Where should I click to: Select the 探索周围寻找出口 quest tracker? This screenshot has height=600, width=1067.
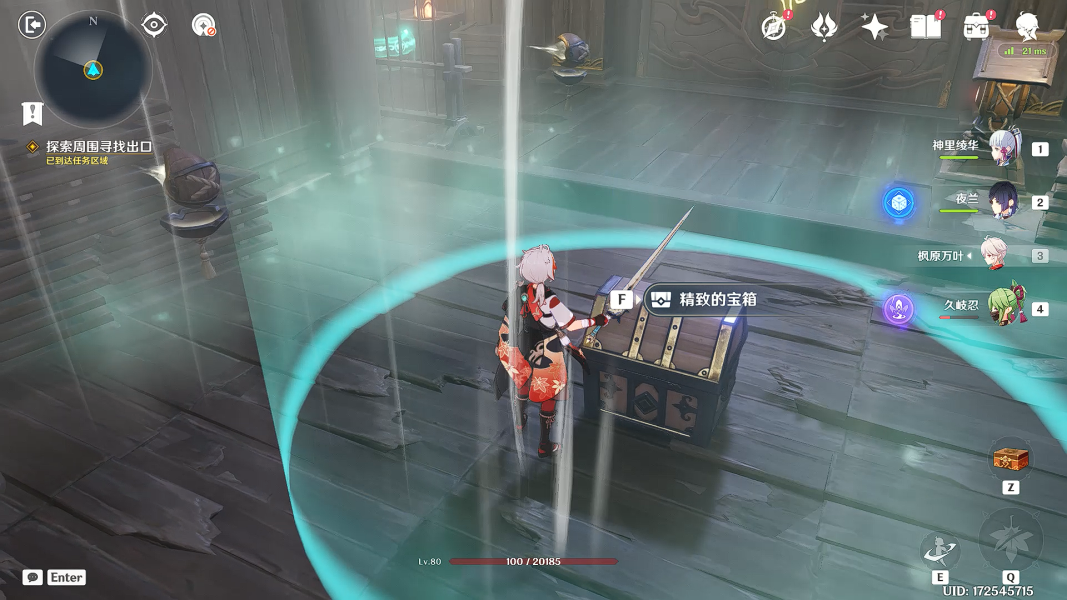click(98, 147)
